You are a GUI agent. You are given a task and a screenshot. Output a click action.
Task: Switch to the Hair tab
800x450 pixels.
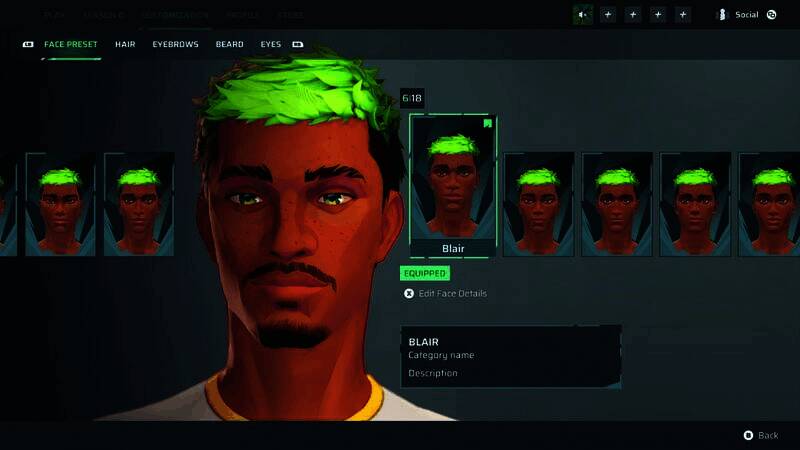[125, 45]
